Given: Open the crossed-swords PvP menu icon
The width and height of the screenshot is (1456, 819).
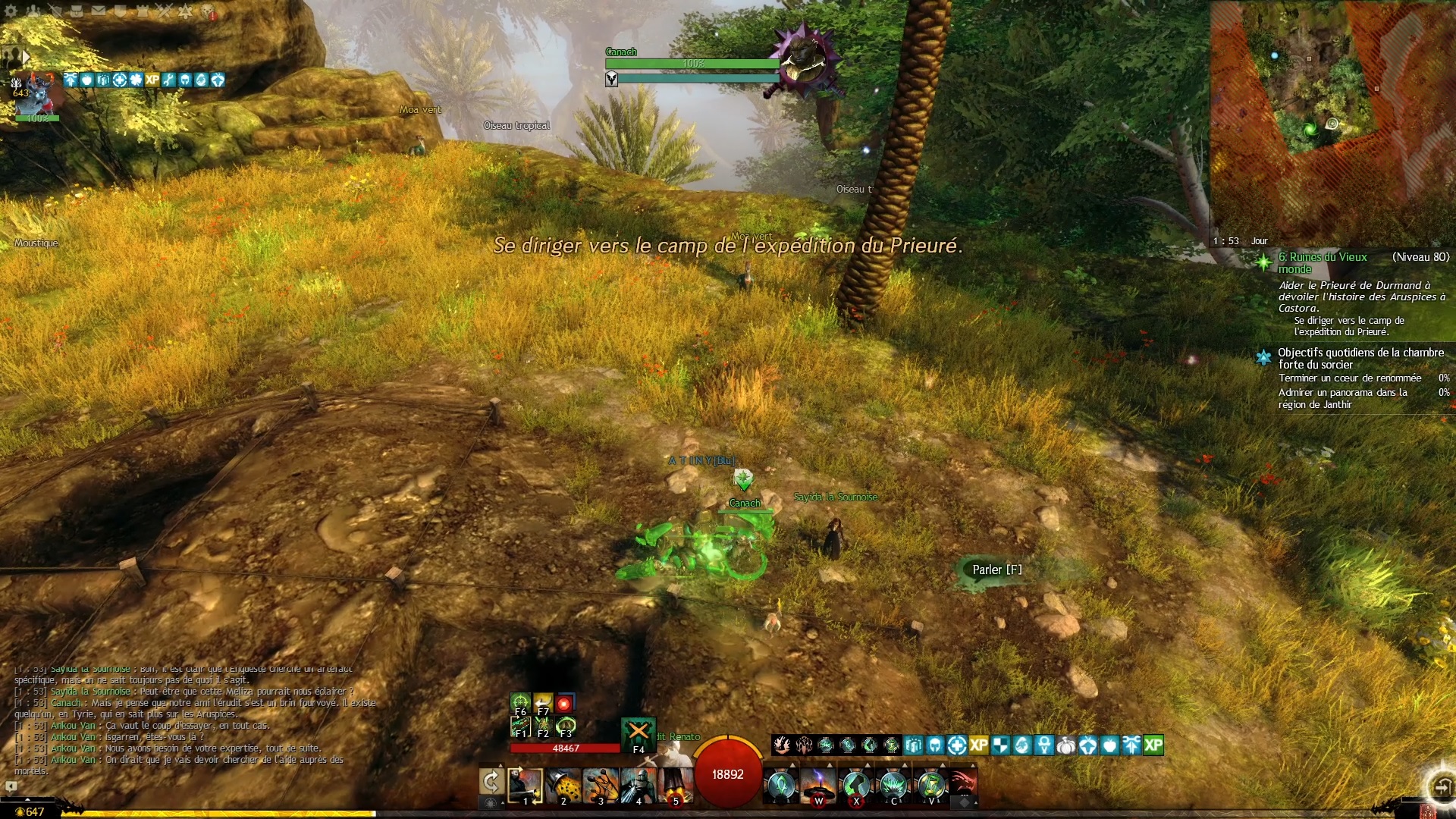Looking at the screenshot, I should pyautogui.click(x=165, y=11).
